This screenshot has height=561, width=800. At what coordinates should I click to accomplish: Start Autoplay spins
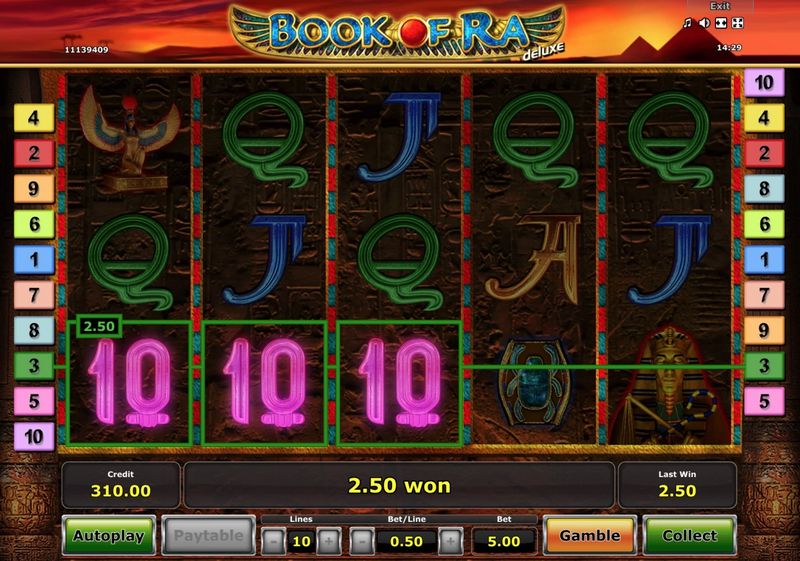pyautogui.click(x=110, y=536)
